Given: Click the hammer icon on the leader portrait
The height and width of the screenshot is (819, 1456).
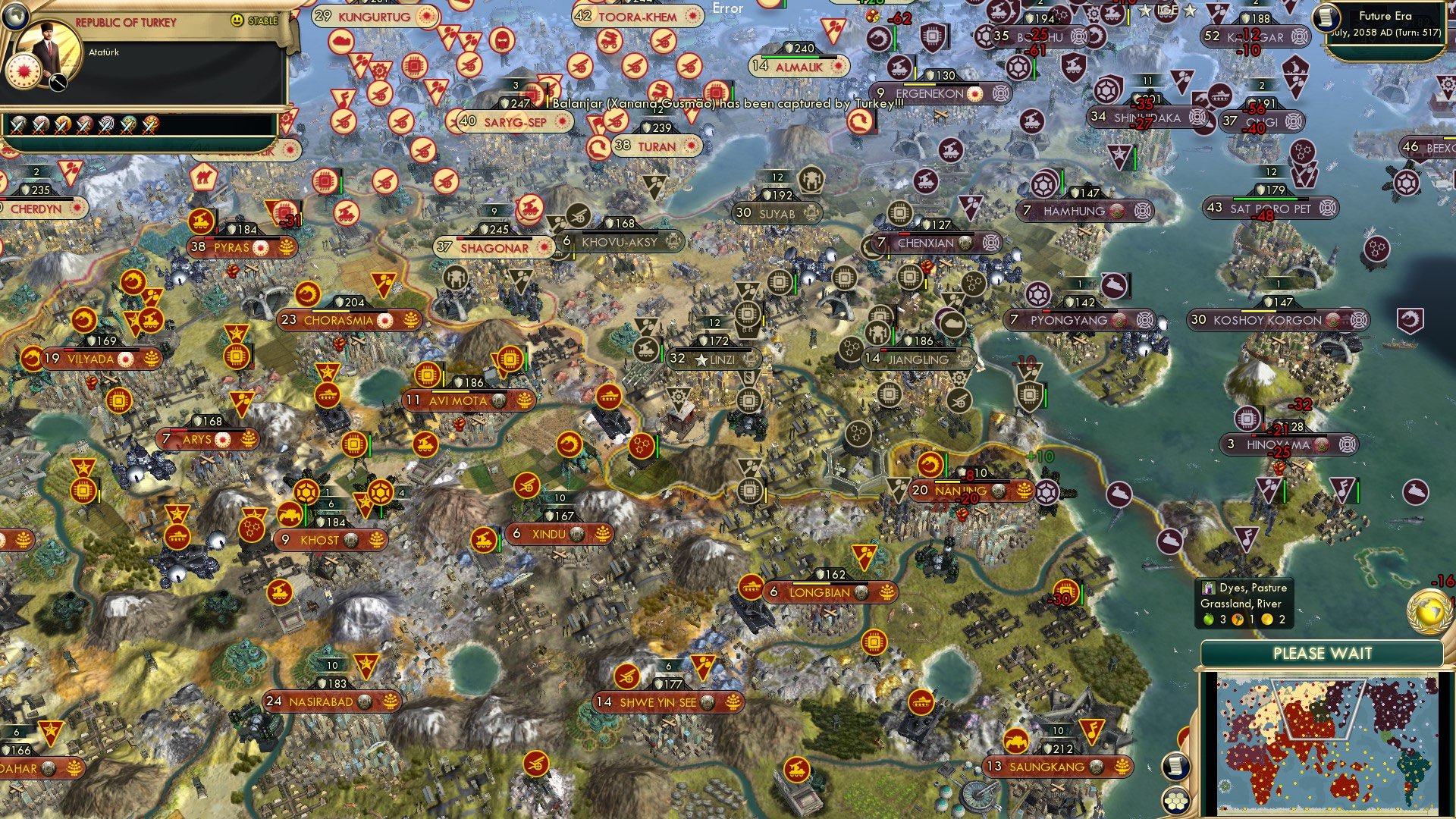Looking at the screenshot, I should 58,82.
